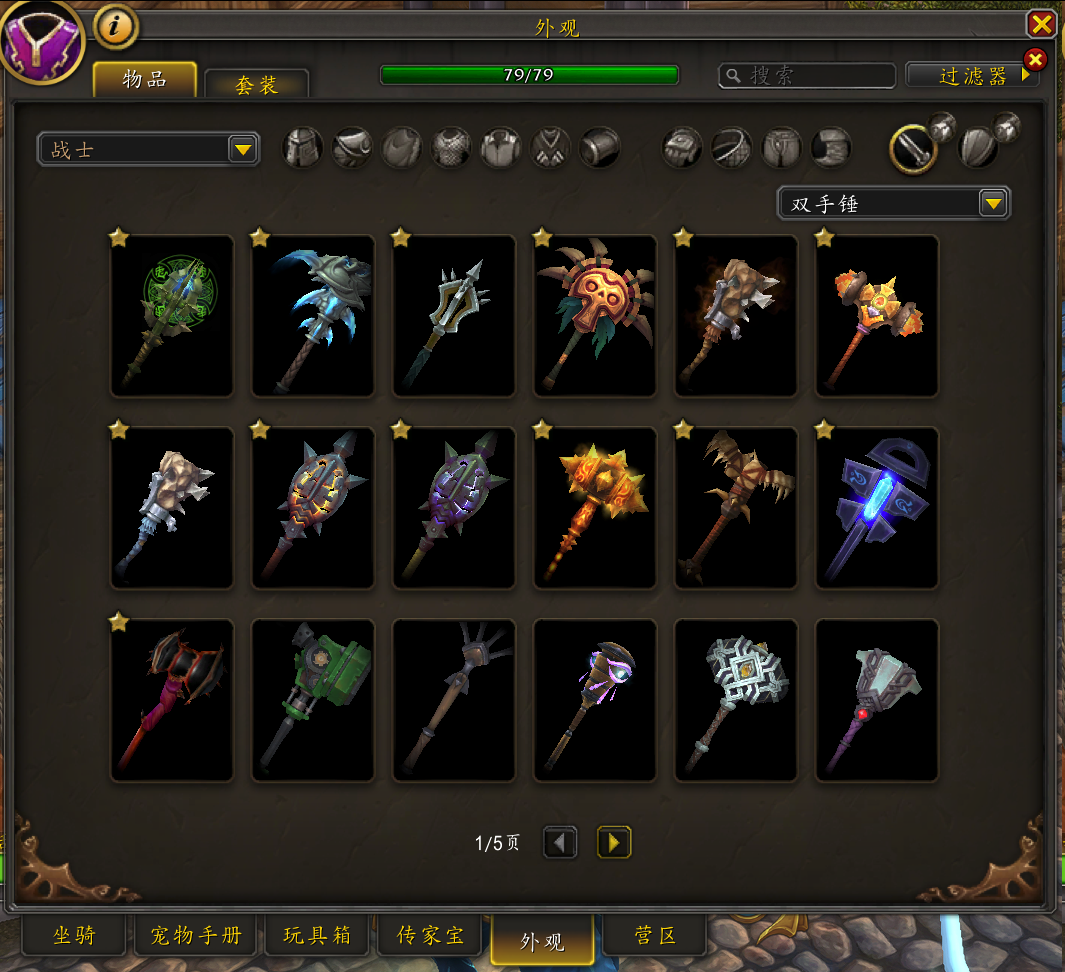Close the 外观 appearance window
Viewport: 1065px width, 972px height.
1041,24
